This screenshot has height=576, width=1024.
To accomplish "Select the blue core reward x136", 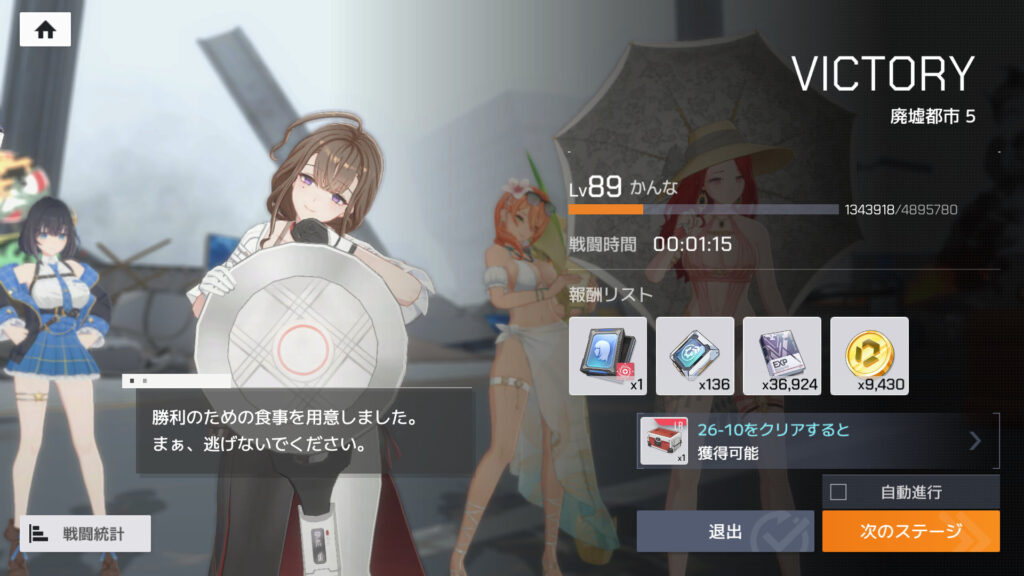I will 695,356.
